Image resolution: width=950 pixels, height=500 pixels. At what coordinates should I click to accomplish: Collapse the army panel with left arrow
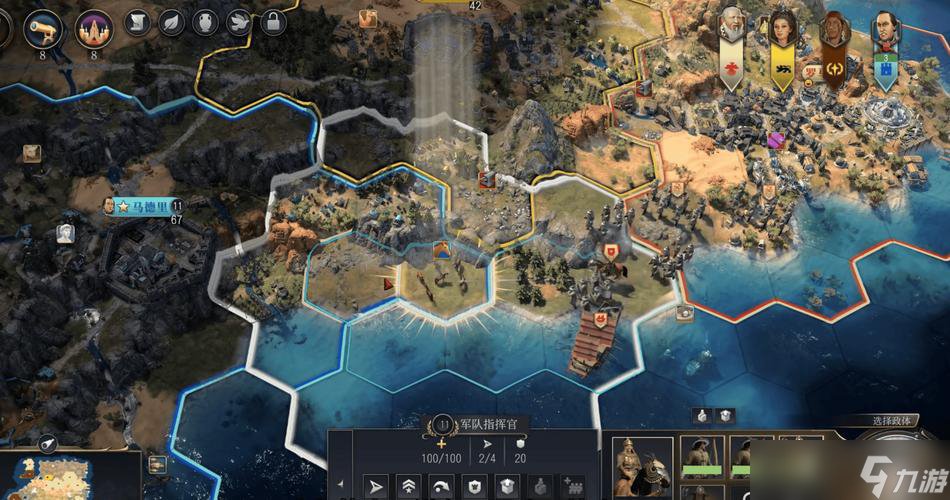point(340,486)
